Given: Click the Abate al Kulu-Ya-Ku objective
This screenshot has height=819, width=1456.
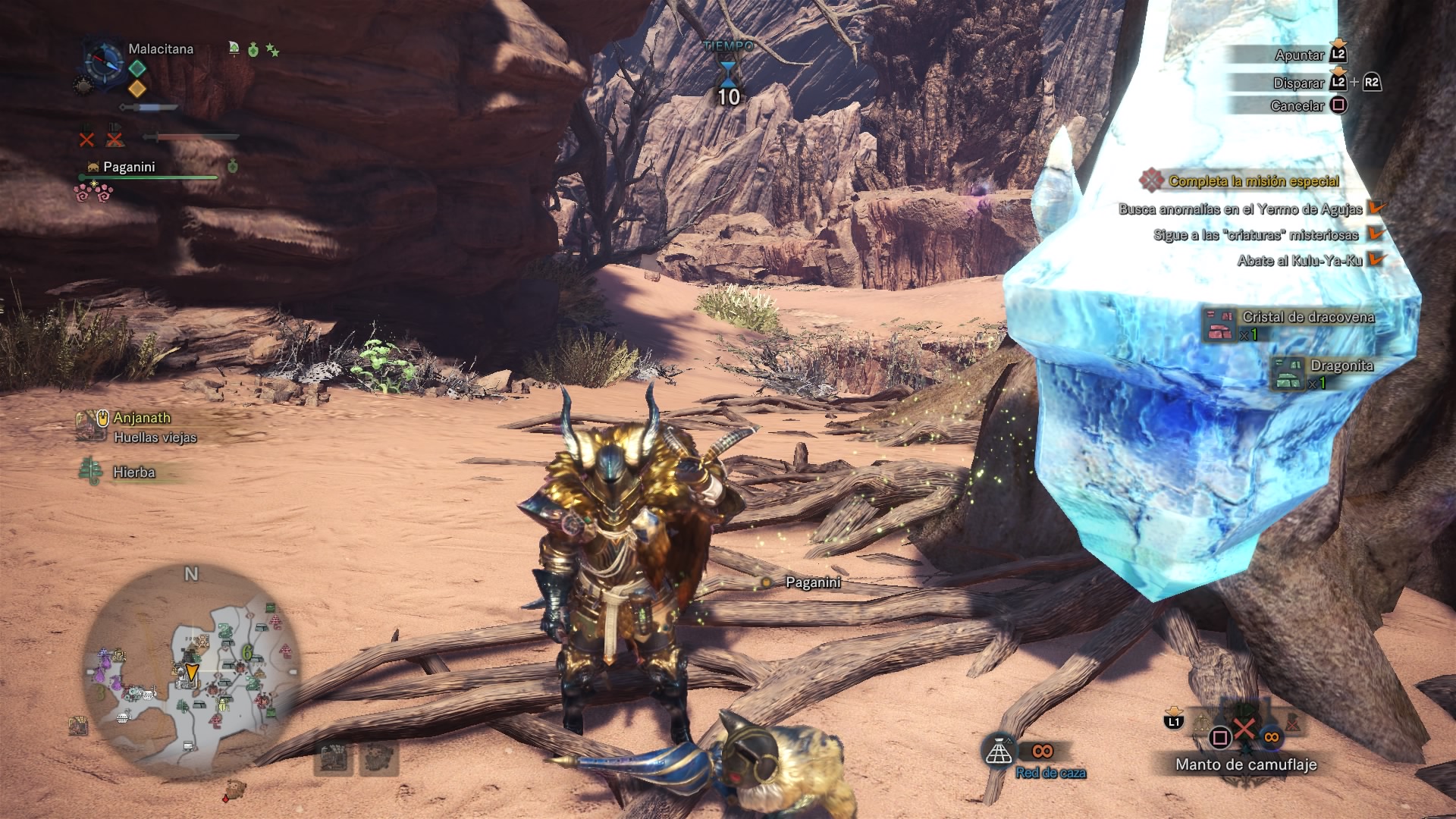Looking at the screenshot, I should click(1299, 261).
